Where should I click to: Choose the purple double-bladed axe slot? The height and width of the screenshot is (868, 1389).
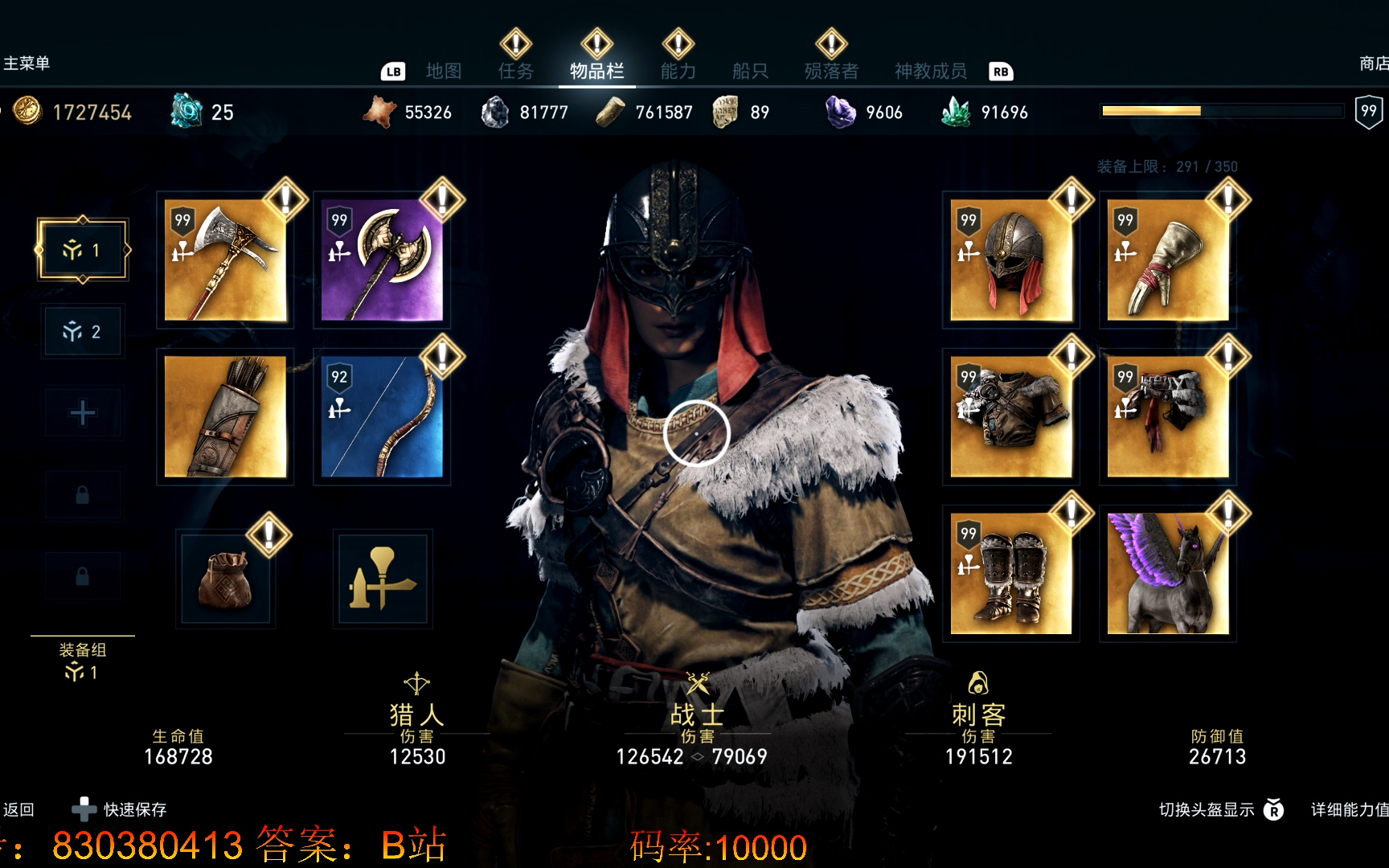click(x=382, y=260)
